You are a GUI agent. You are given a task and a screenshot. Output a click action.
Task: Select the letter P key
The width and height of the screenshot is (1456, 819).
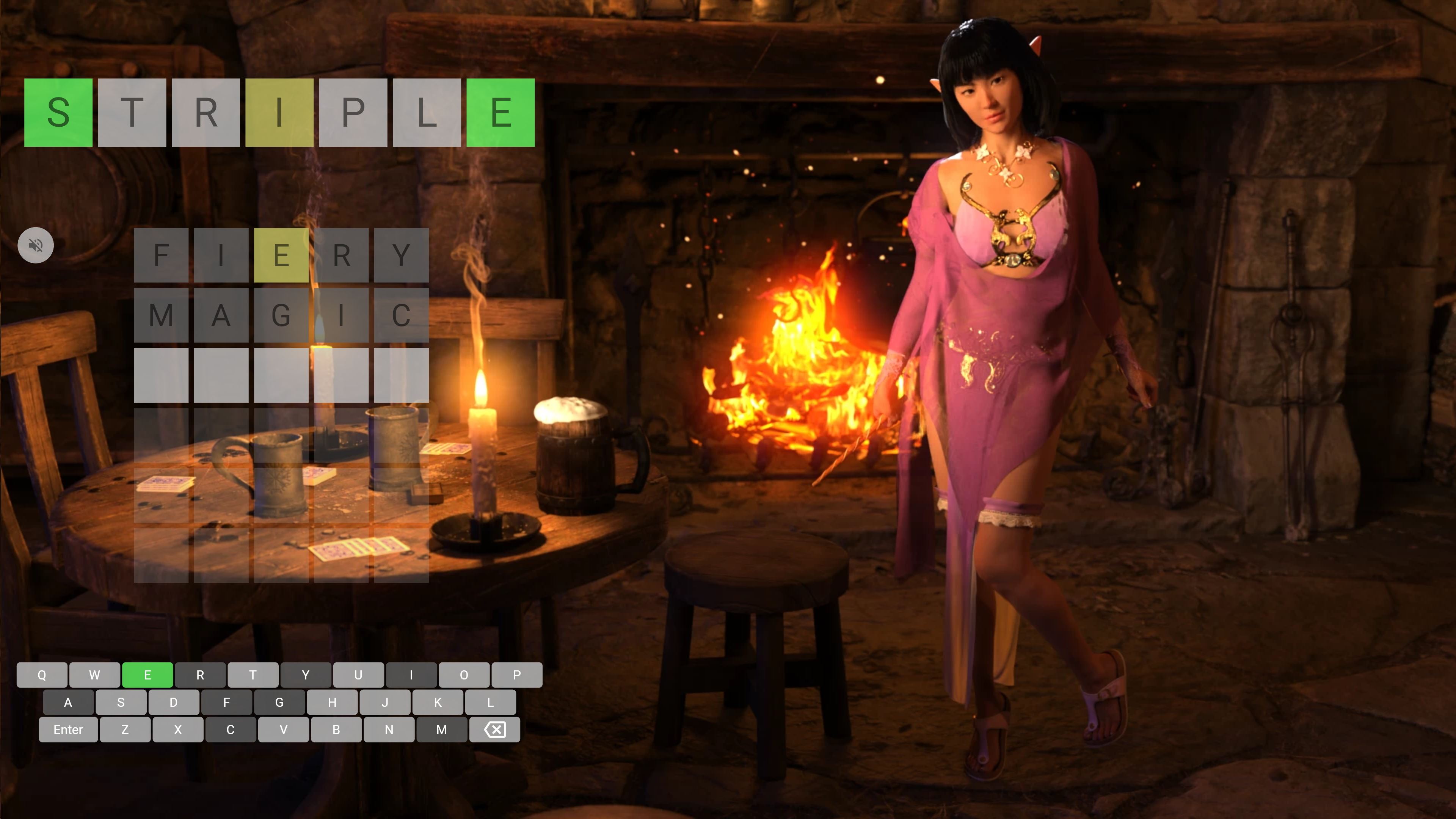516,675
